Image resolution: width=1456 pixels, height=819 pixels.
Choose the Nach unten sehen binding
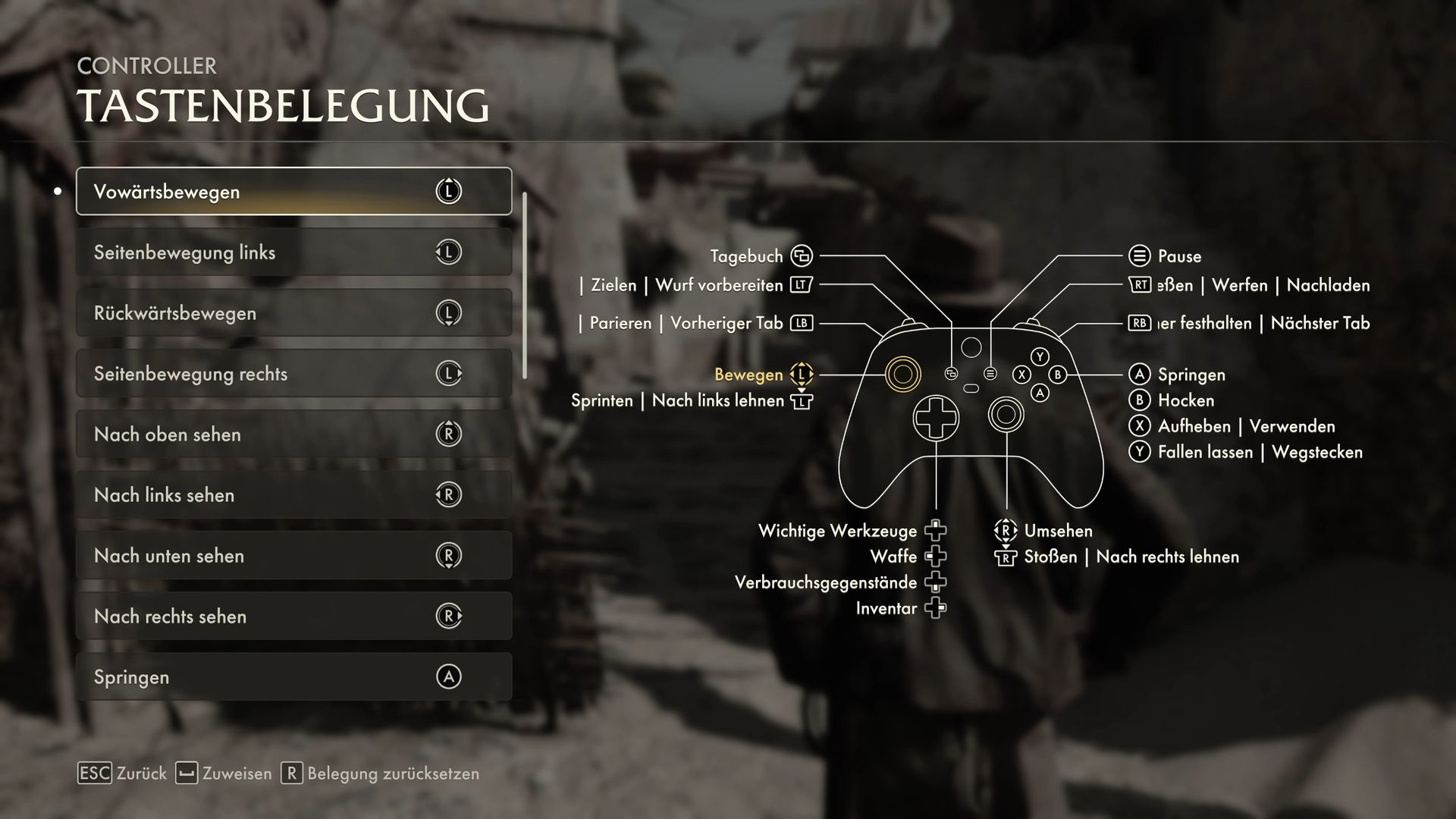click(x=293, y=555)
